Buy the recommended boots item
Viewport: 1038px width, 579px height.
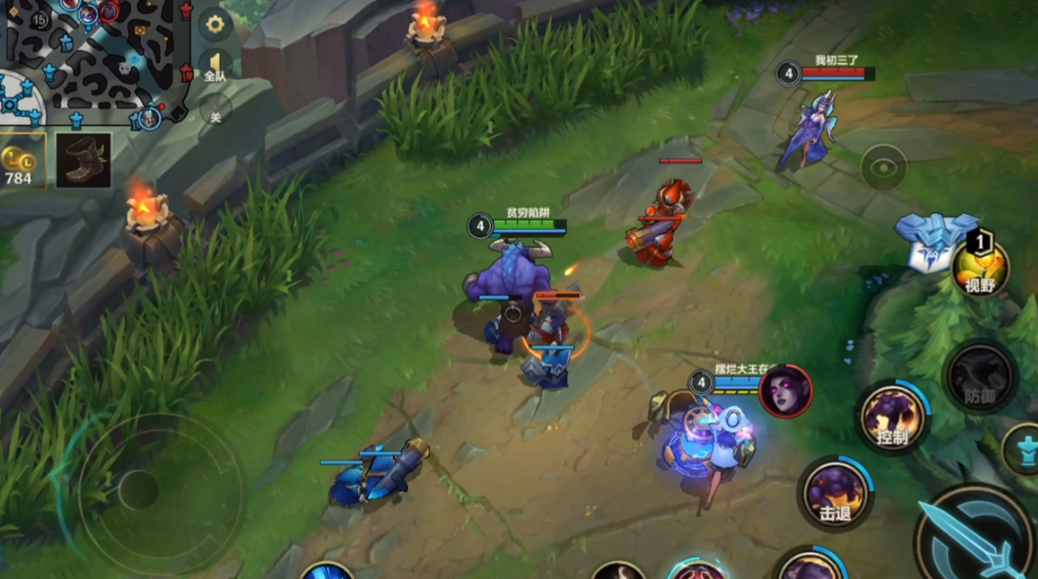(83, 160)
